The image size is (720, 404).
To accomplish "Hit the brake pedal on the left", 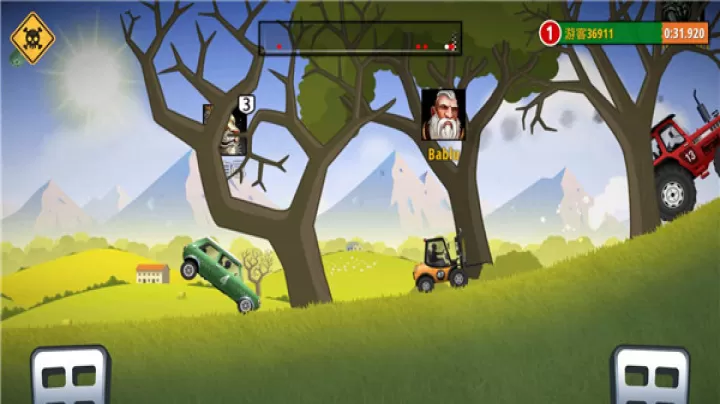I will [70, 375].
